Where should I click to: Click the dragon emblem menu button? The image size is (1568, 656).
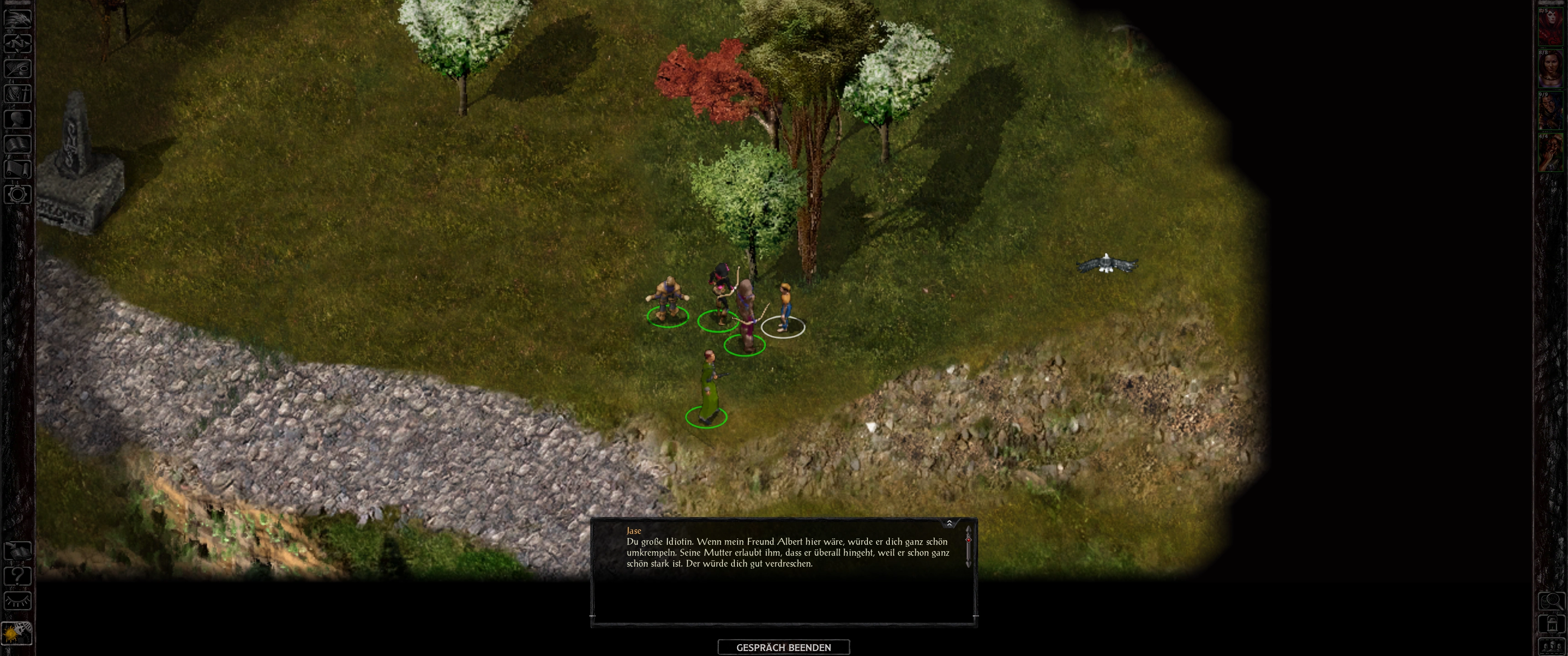(x=17, y=18)
